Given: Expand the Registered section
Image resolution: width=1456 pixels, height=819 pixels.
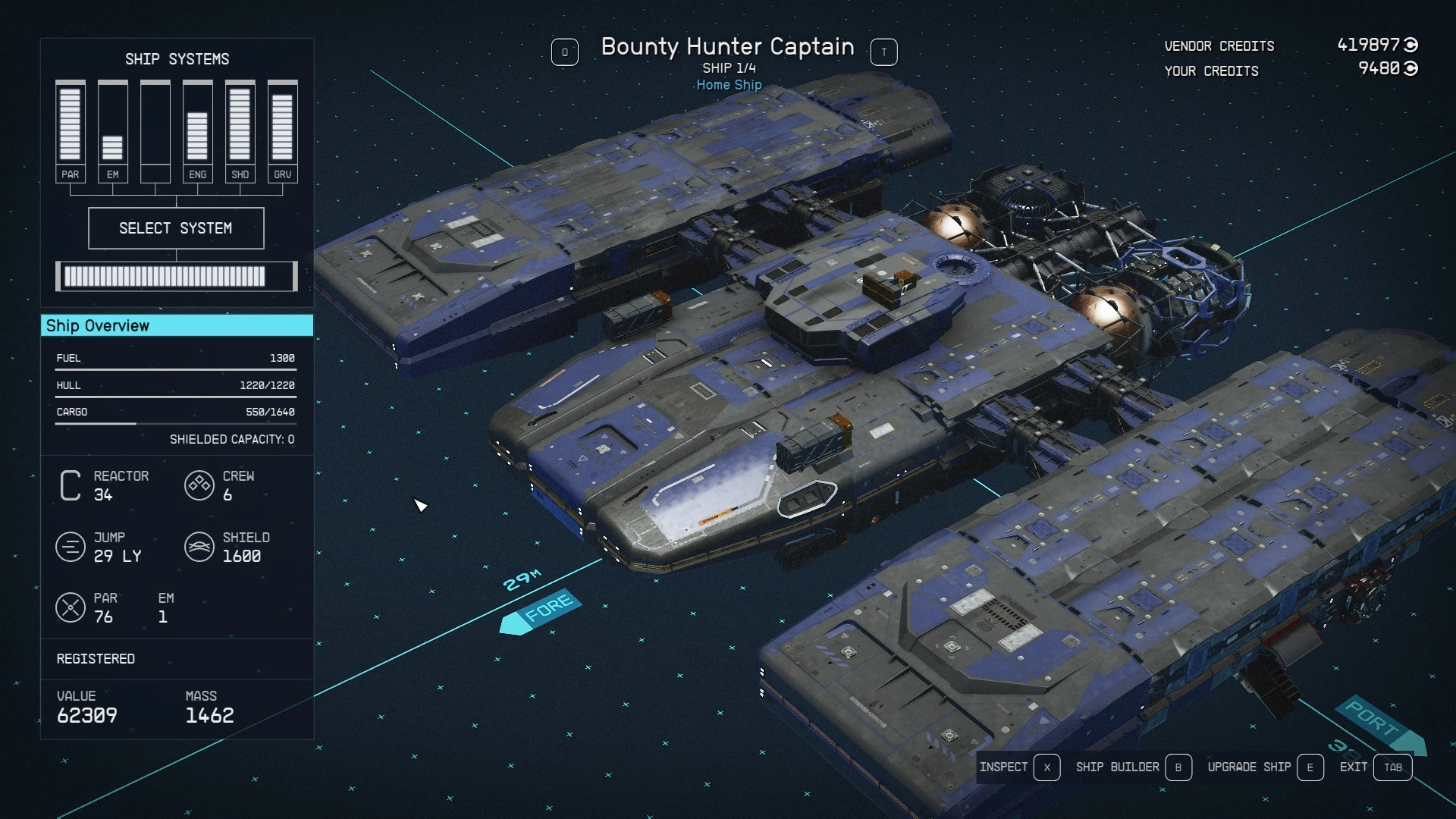Looking at the screenshot, I should click(x=96, y=659).
